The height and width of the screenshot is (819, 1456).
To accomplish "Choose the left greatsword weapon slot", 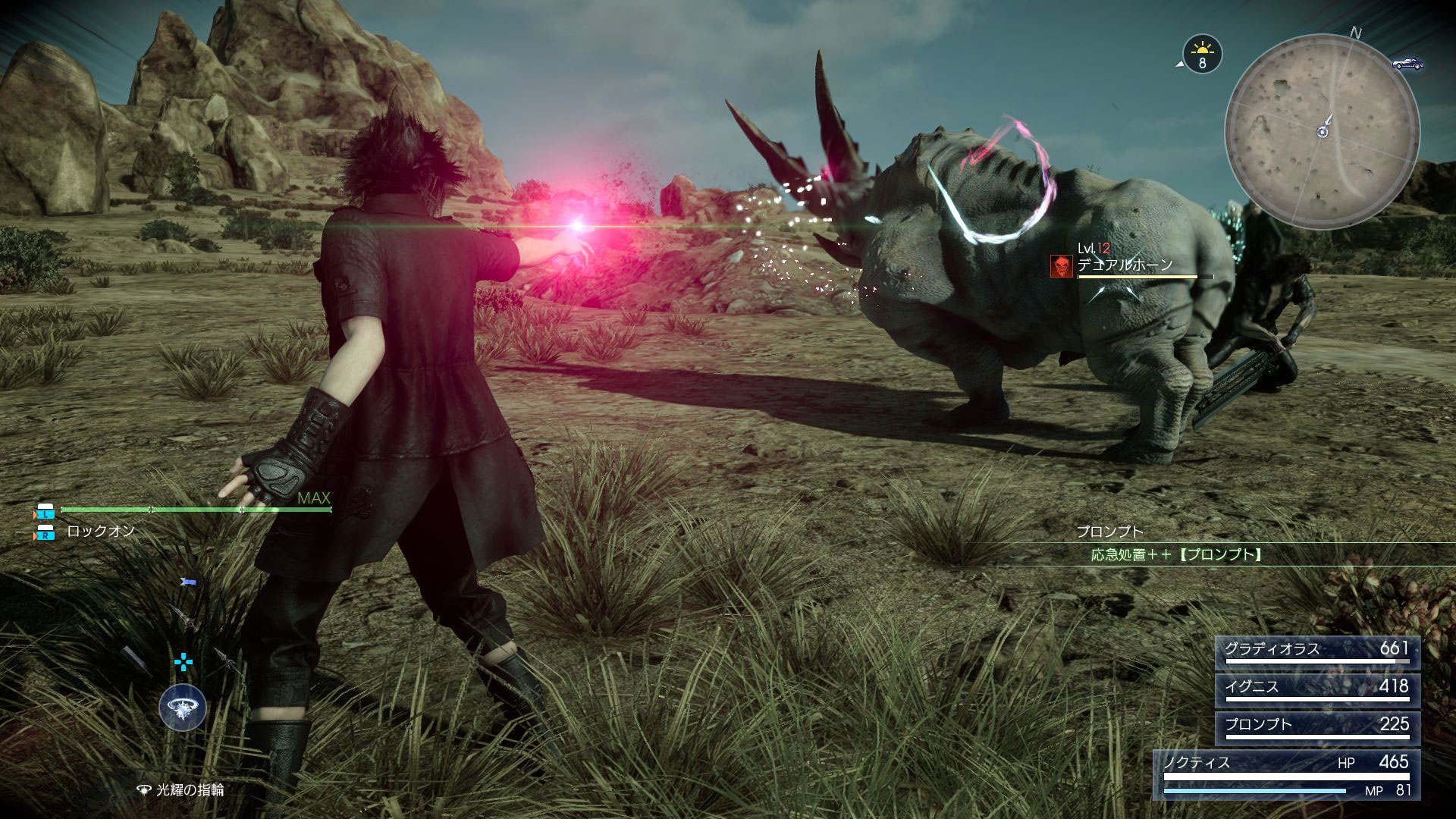I will (x=135, y=658).
